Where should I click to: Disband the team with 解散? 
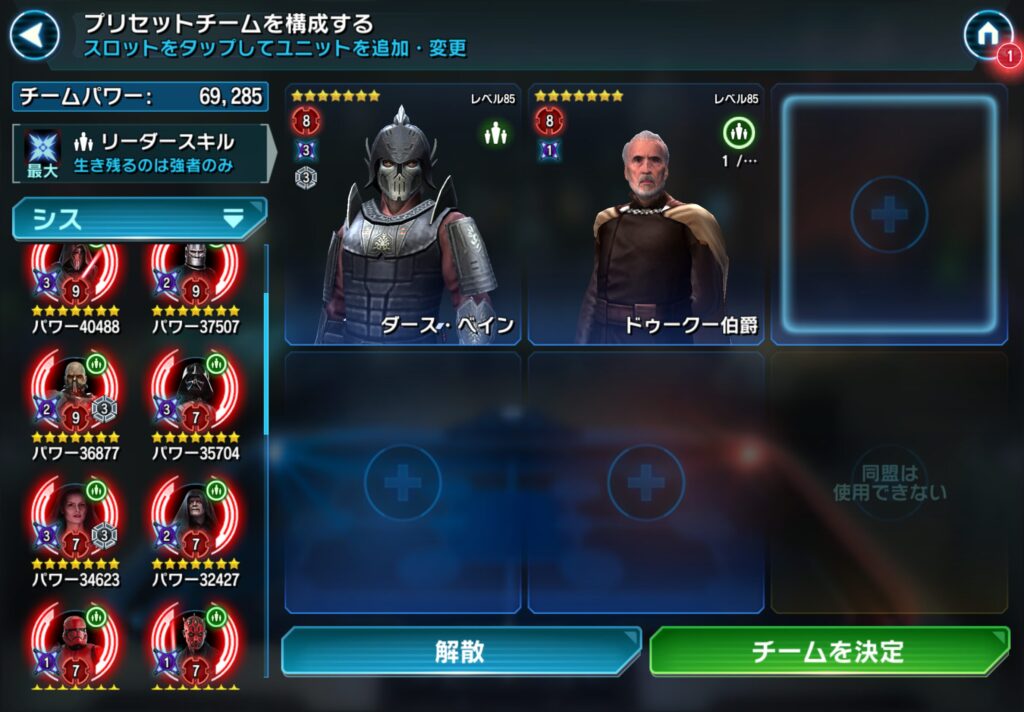coord(460,652)
